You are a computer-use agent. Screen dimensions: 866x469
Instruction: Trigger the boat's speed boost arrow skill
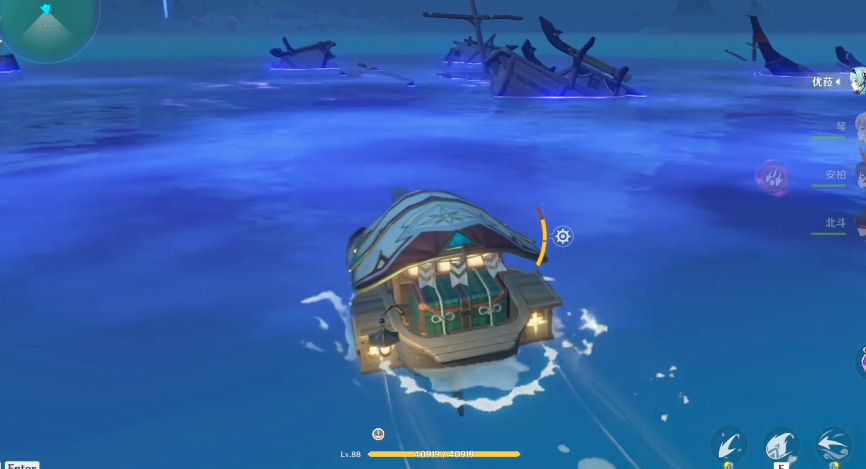pos(833,445)
